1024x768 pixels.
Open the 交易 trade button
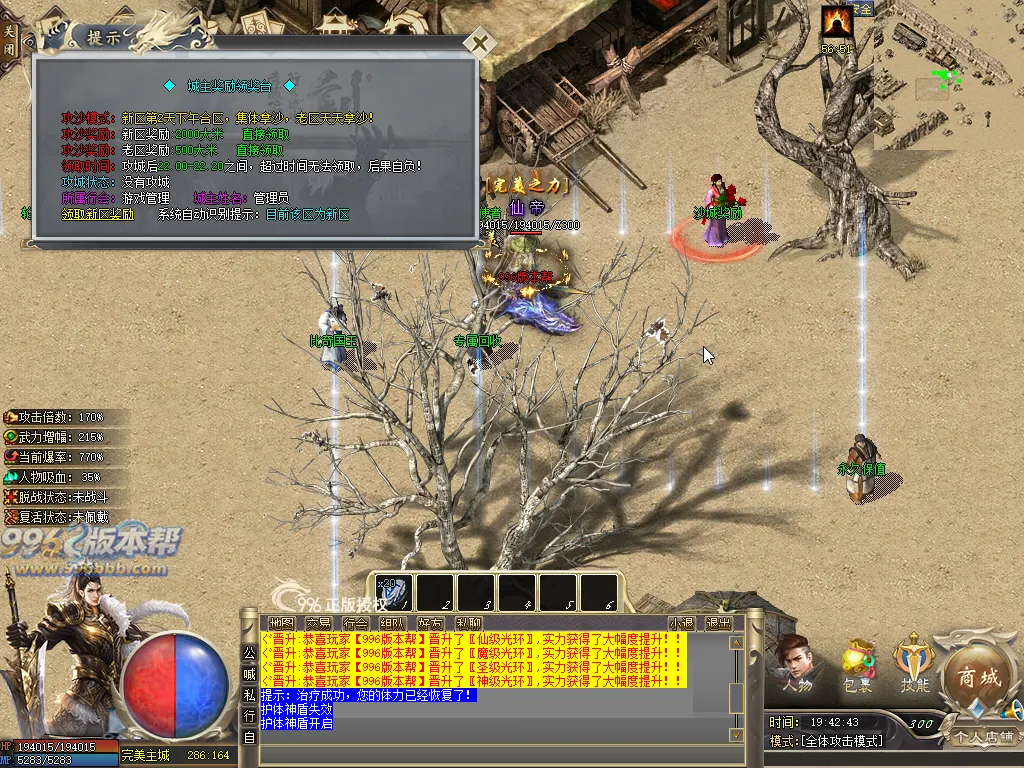(318, 623)
